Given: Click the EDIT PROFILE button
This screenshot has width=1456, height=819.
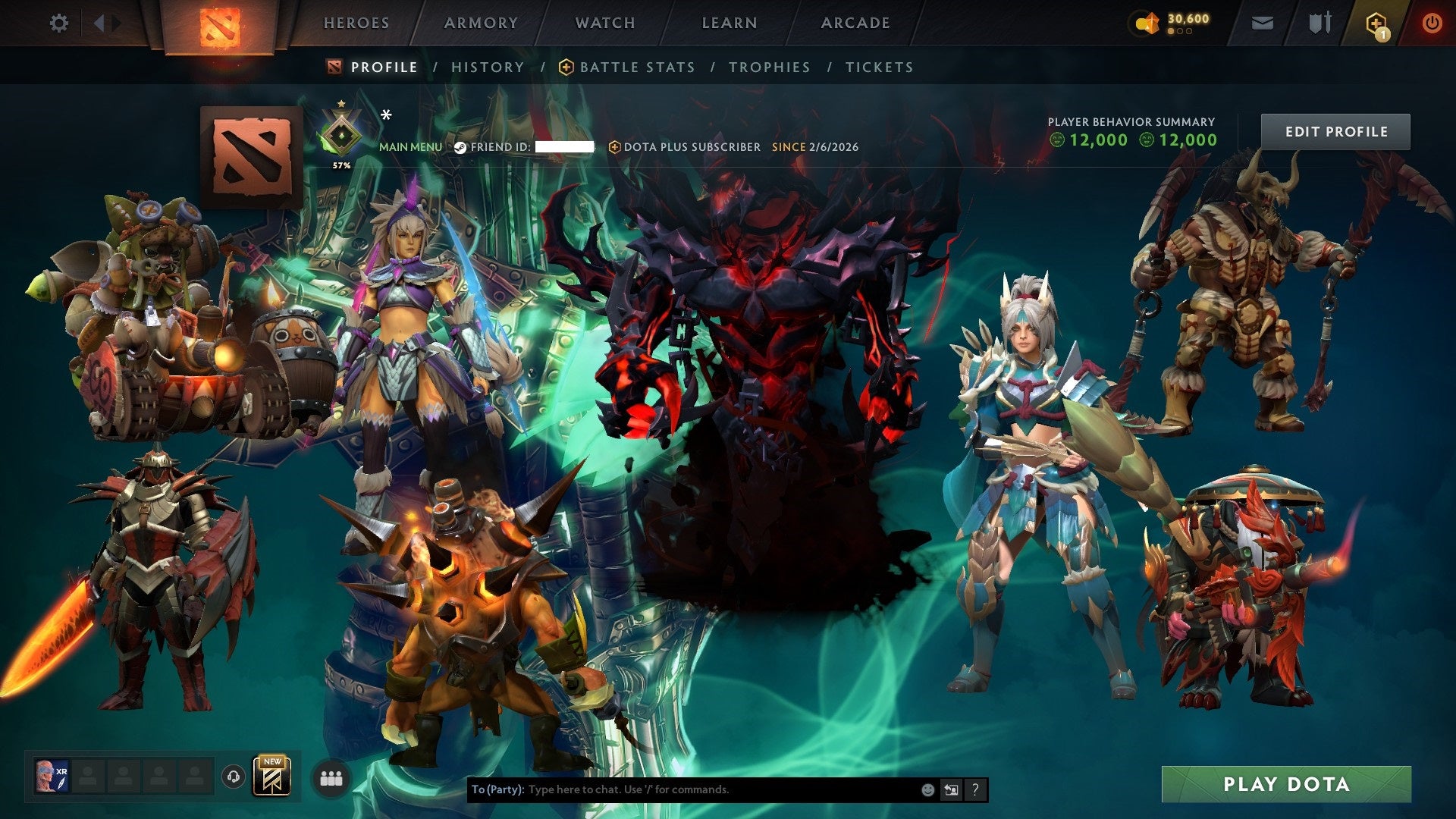Looking at the screenshot, I should tap(1335, 130).
